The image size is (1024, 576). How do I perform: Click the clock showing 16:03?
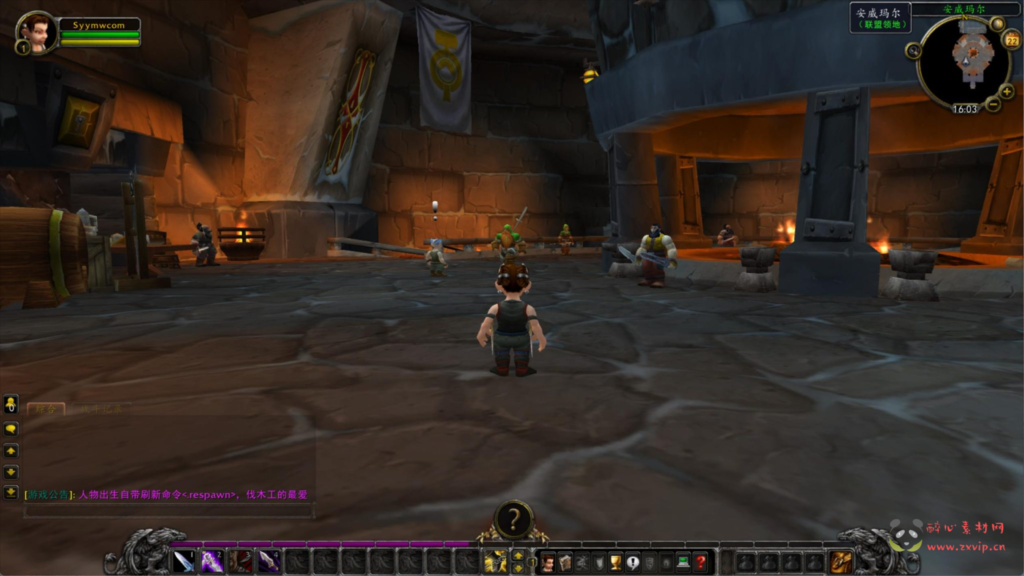[966, 109]
